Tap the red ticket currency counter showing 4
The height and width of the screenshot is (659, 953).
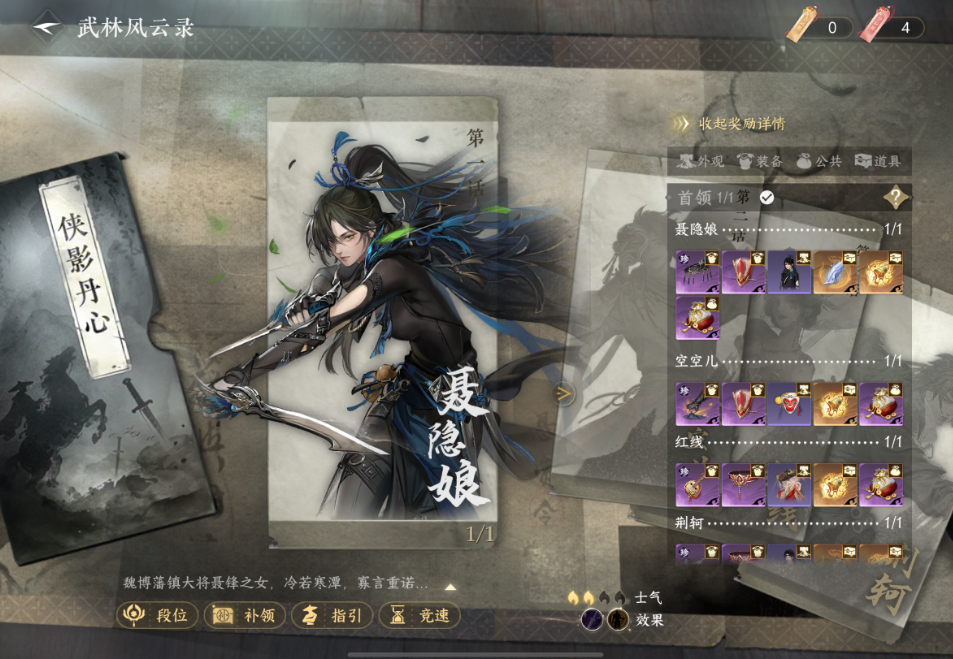coord(894,27)
